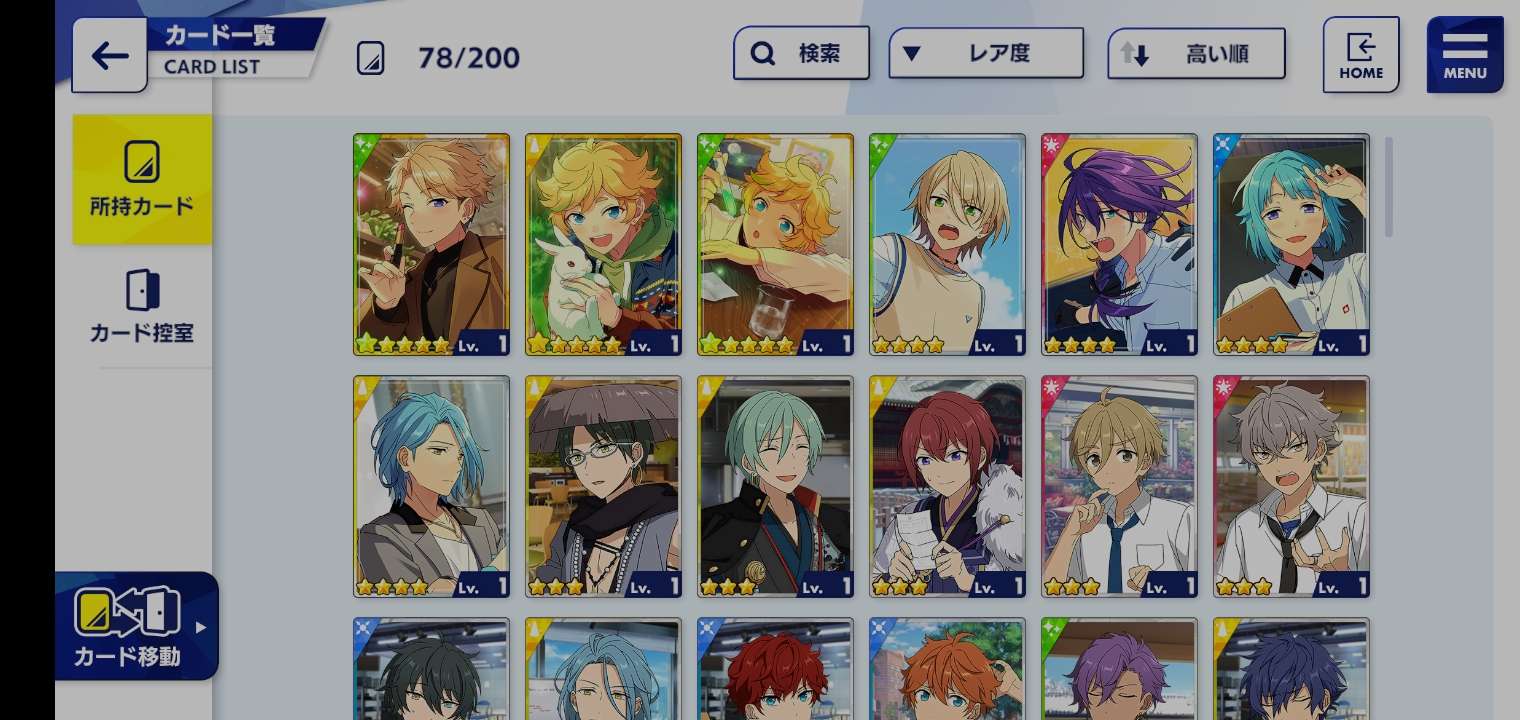Click the card list scrollbar
The width and height of the screenshot is (1520, 720).
(x=1388, y=188)
